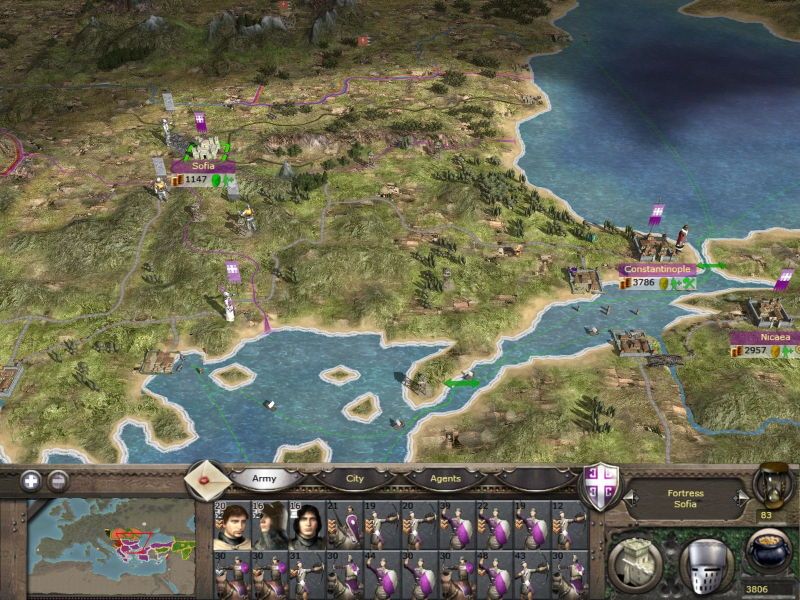The height and width of the screenshot is (600, 800).
Task: Zoom in the minimap with plus button
Action: point(30,479)
